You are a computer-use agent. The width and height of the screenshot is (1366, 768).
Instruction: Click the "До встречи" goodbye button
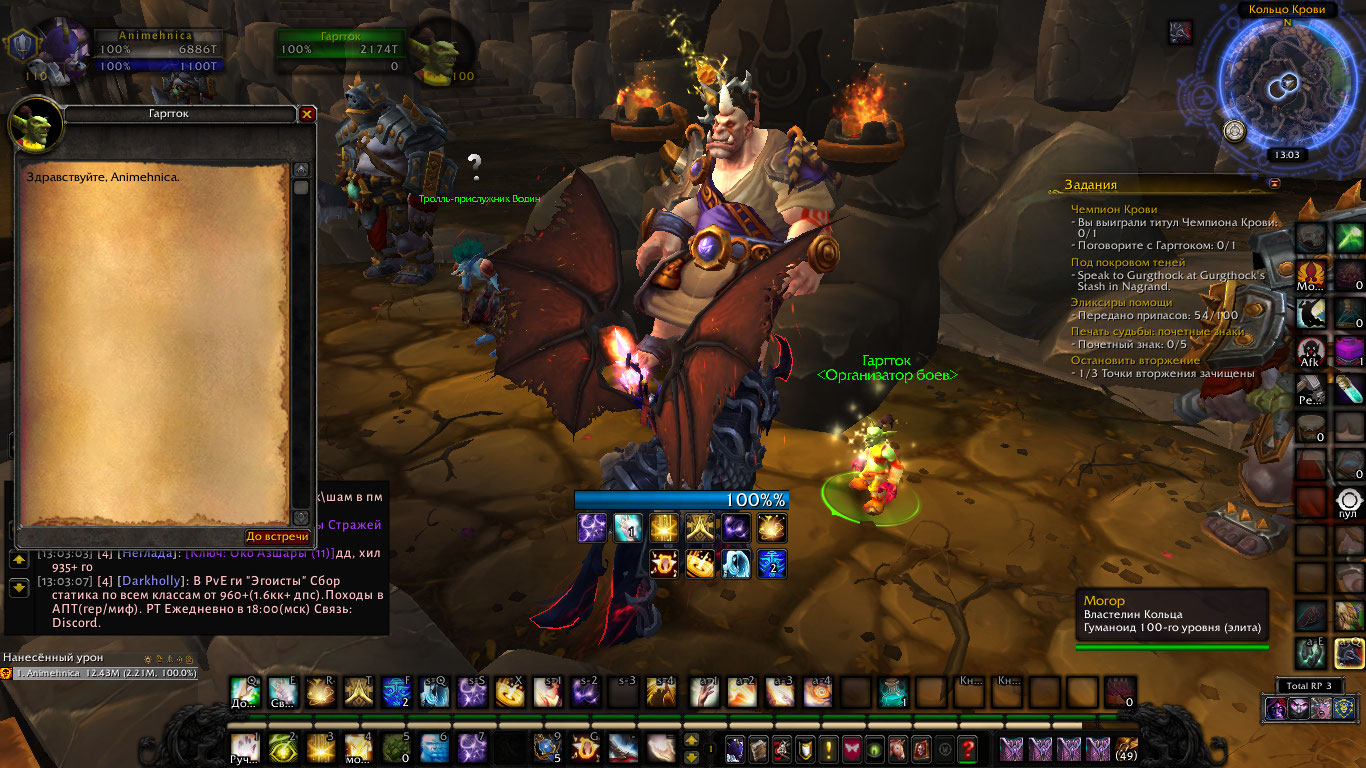(277, 537)
